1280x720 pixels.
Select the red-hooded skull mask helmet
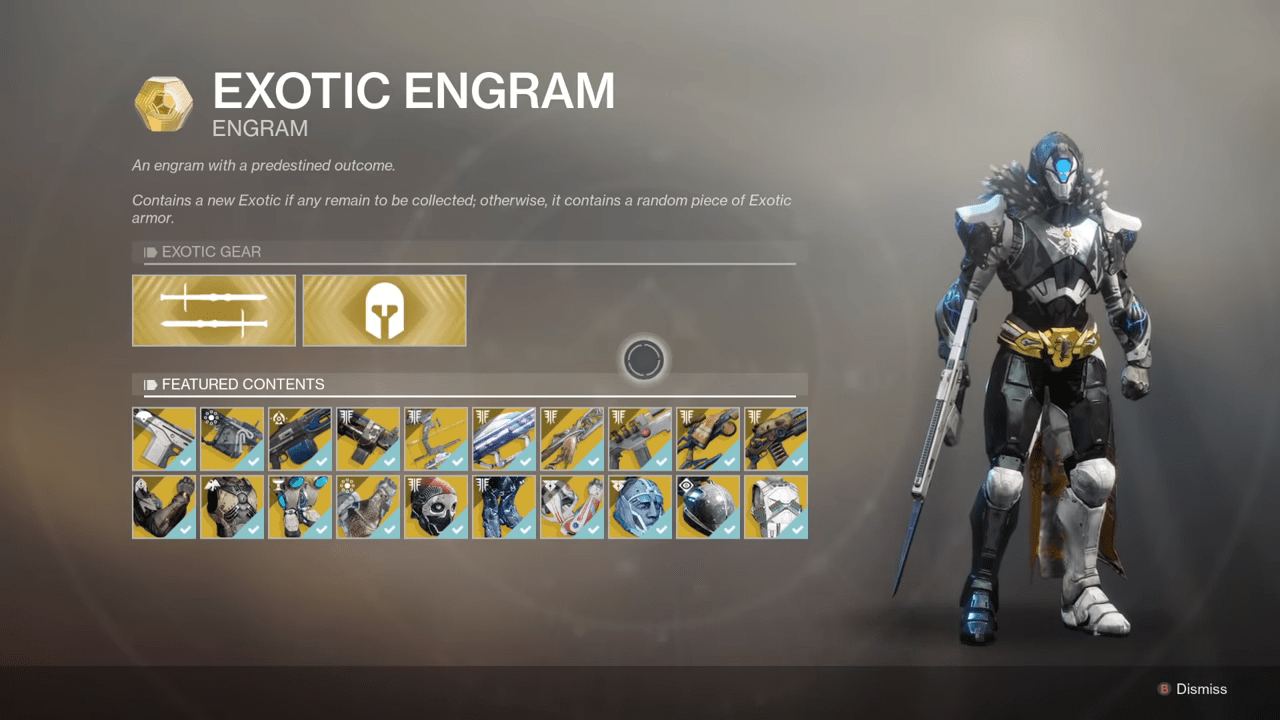pyautogui.click(x=436, y=506)
